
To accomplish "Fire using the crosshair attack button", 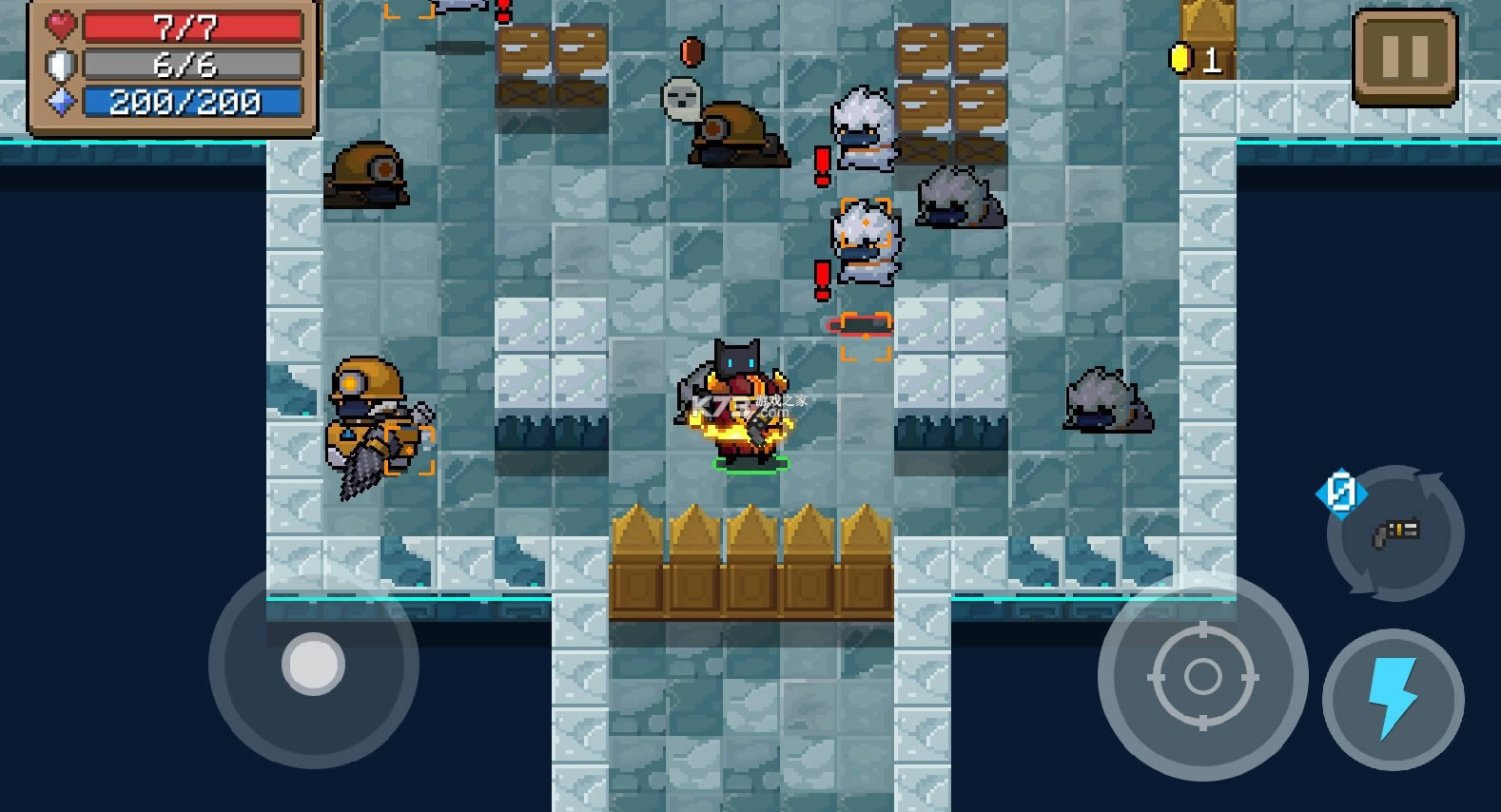I will [x=1202, y=676].
